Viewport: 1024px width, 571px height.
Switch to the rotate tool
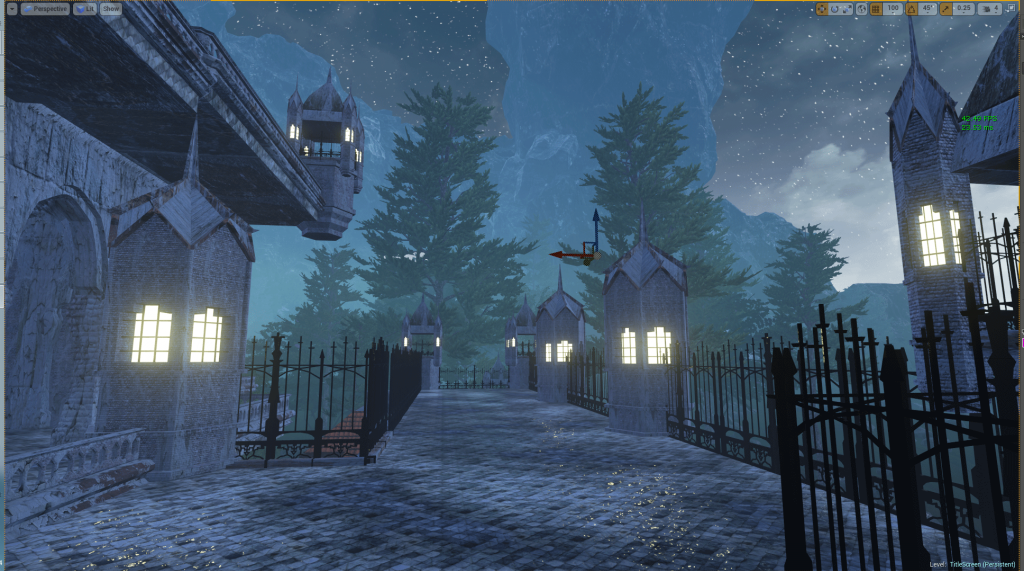835,8
